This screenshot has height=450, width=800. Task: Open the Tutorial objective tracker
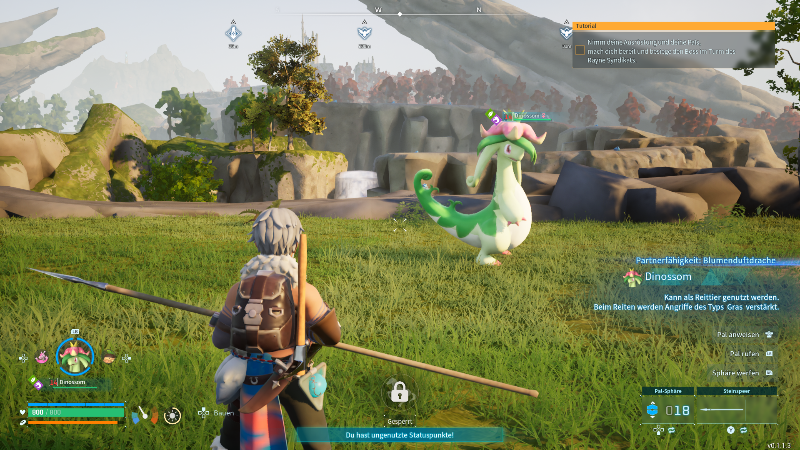673,26
